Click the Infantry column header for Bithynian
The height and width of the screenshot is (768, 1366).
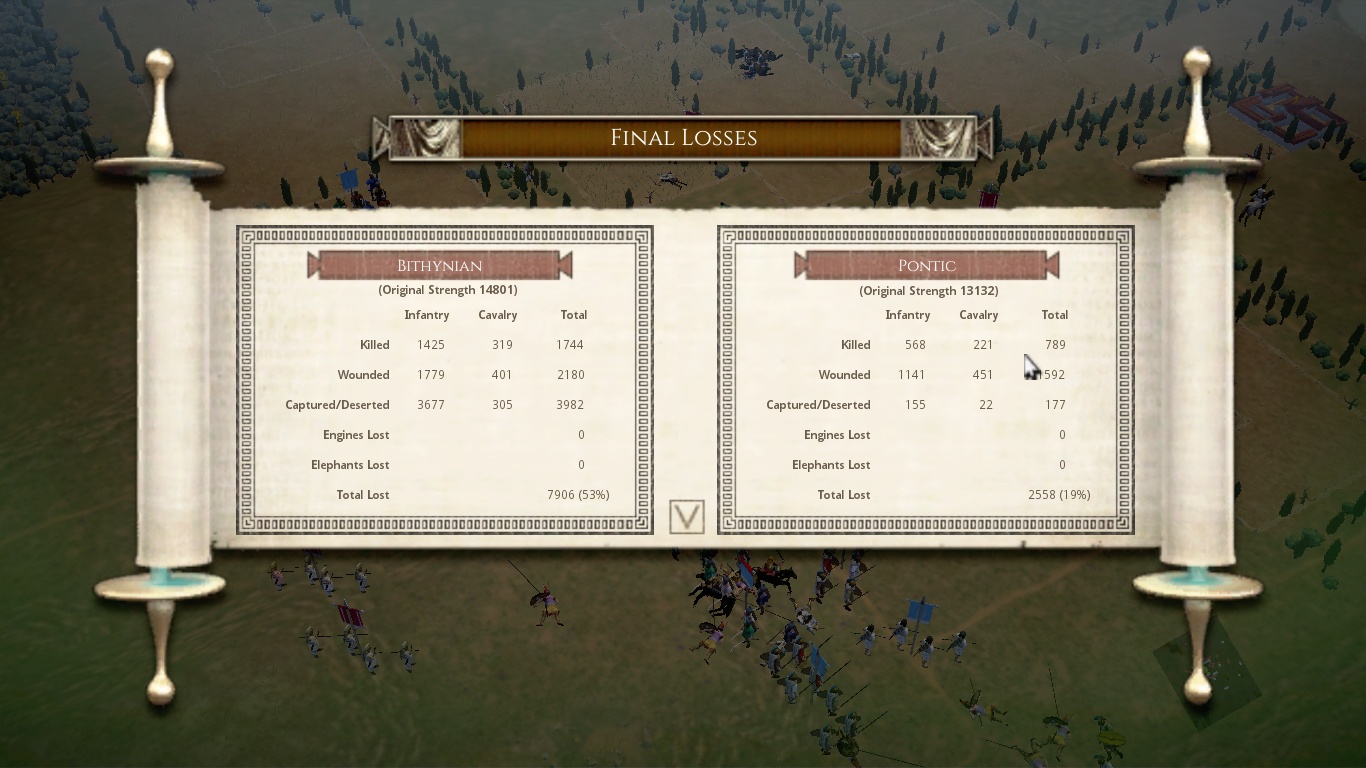(x=427, y=314)
